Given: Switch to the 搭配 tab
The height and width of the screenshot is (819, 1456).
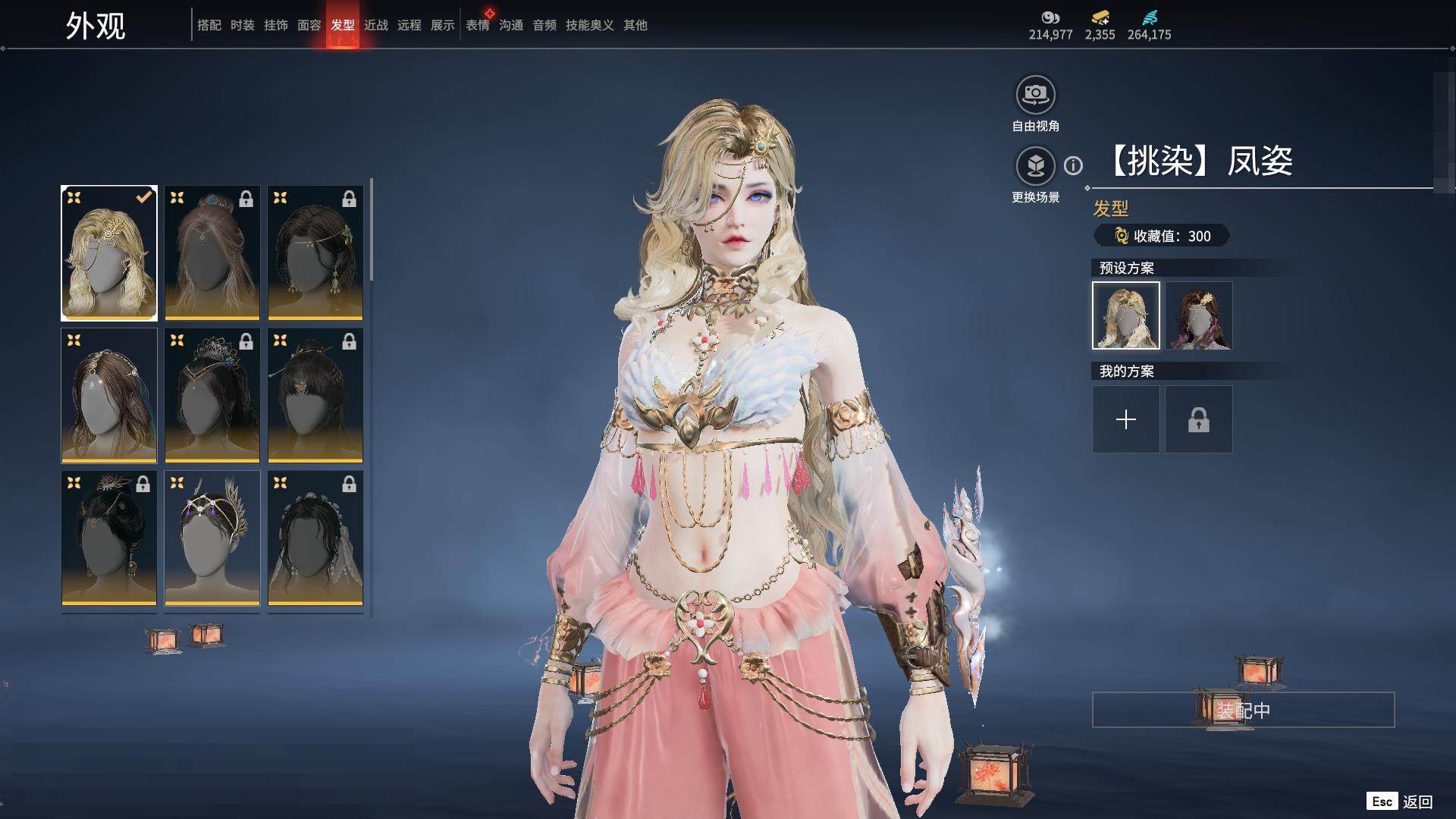Looking at the screenshot, I should pyautogui.click(x=209, y=25).
